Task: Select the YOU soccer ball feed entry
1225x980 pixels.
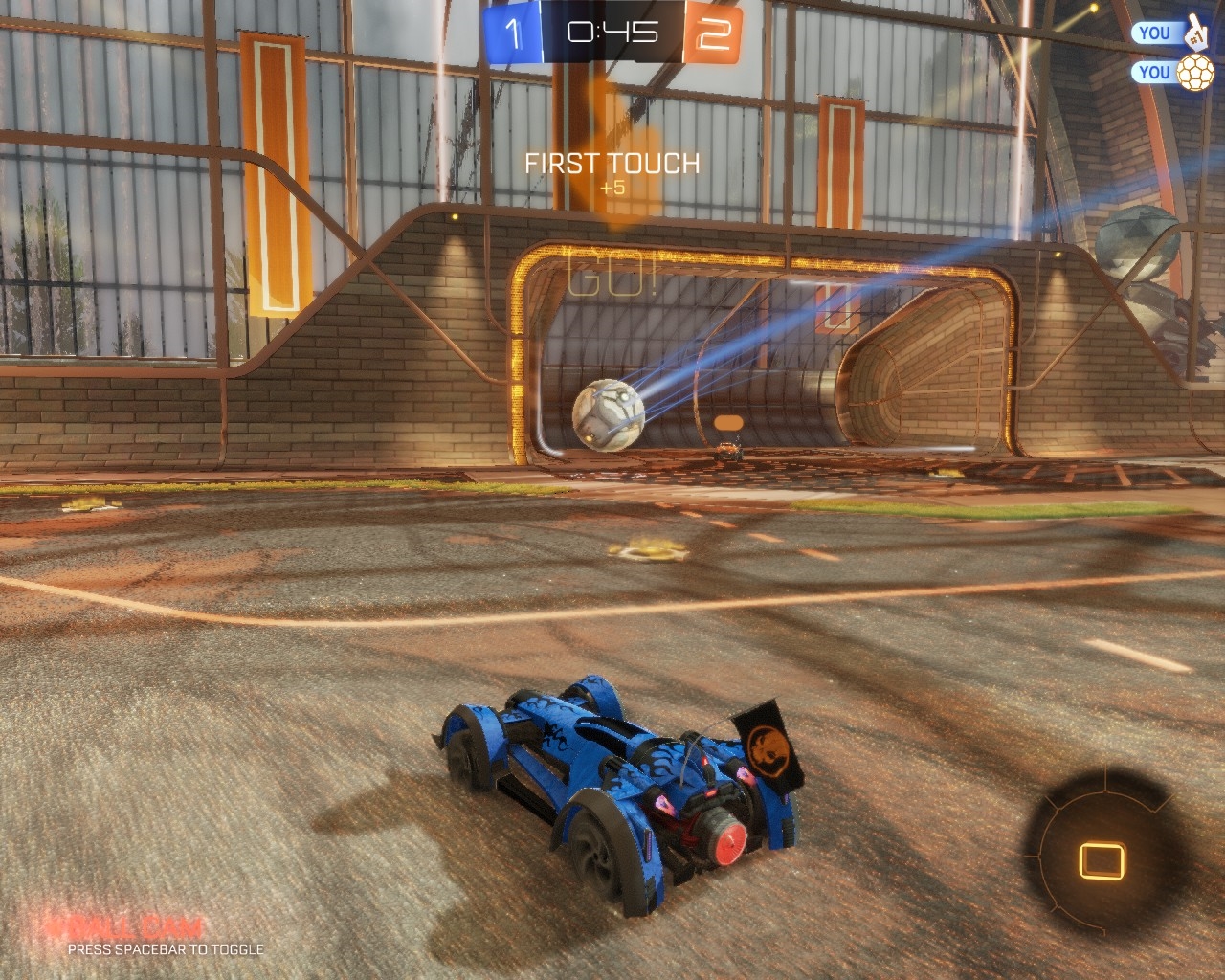Action: [x=1169, y=72]
